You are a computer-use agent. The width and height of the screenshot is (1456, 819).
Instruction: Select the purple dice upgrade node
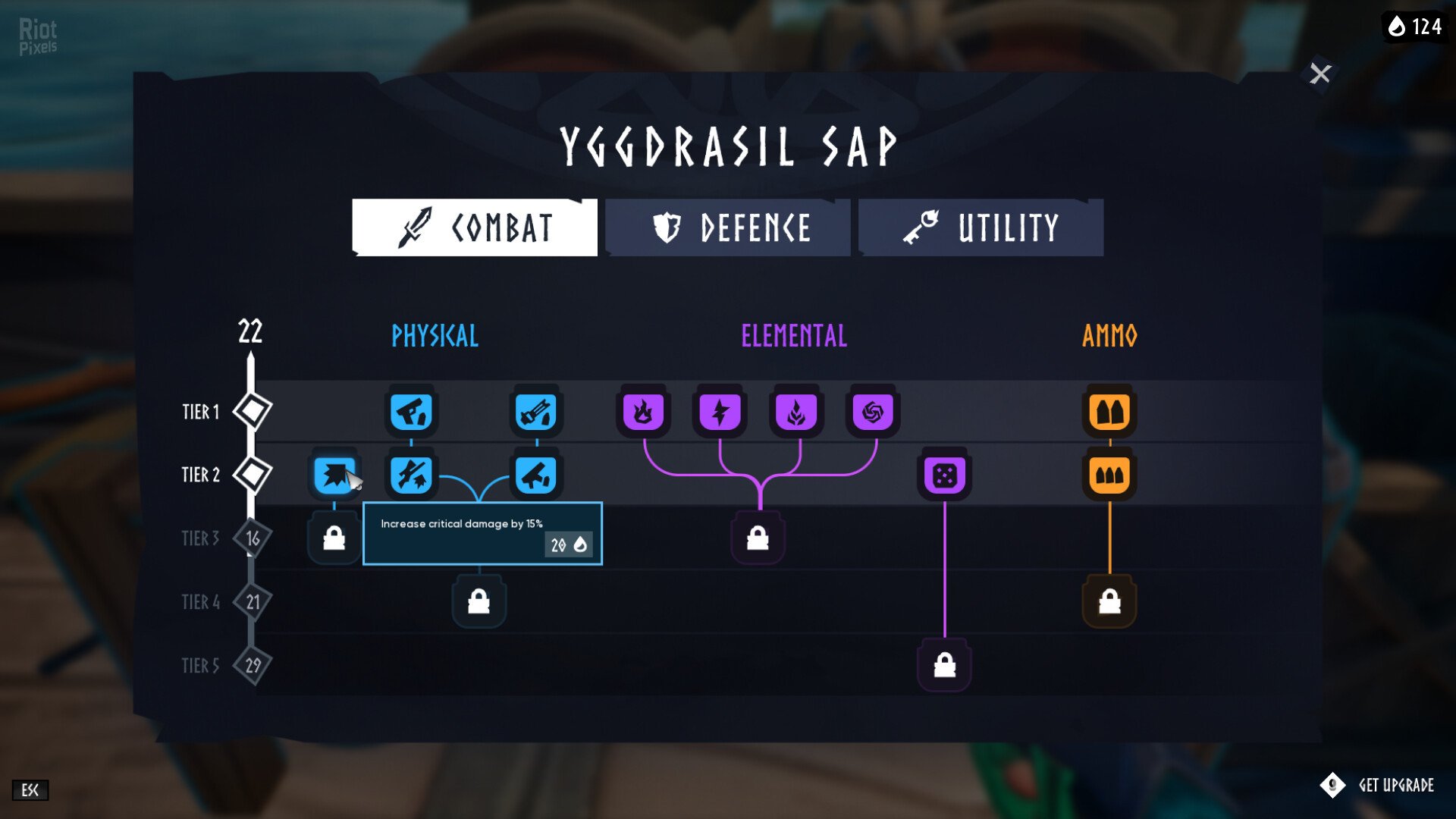point(944,475)
